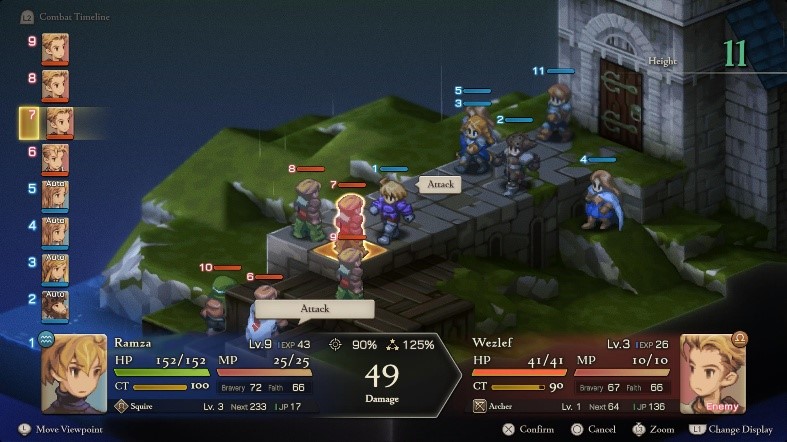This screenshot has height=442, width=787.
Task: Click Ramza's large portrait in the status panel
Action: click(x=73, y=373)
